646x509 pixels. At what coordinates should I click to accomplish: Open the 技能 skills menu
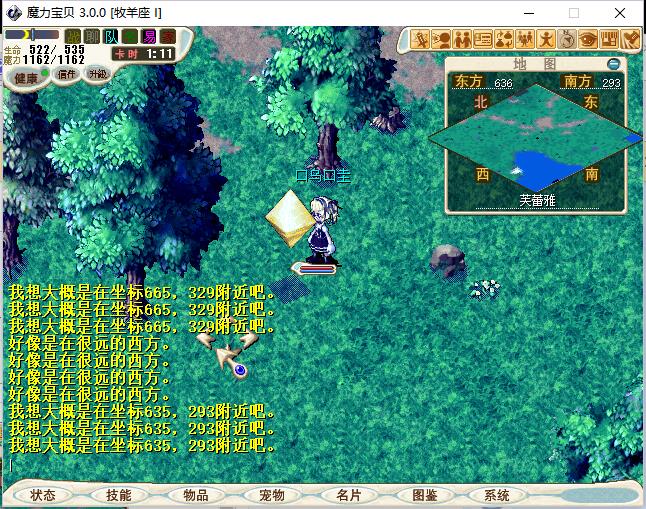pyautogui.click(x=118, y=495)
